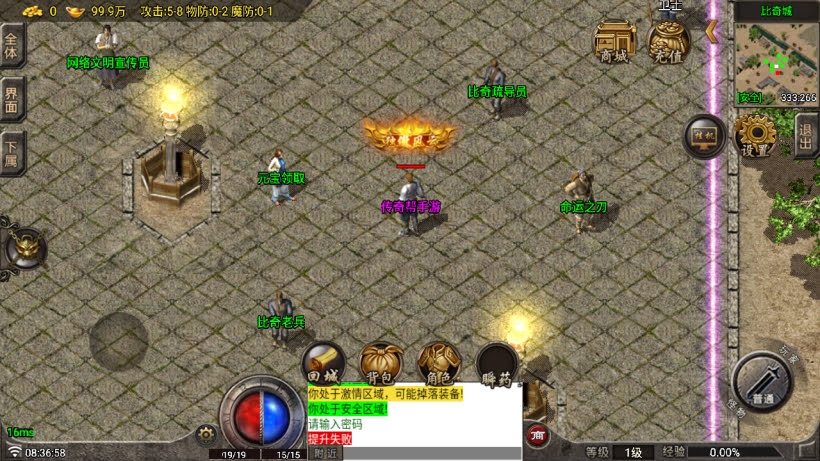Open the 商城 shop

(616, 43)
